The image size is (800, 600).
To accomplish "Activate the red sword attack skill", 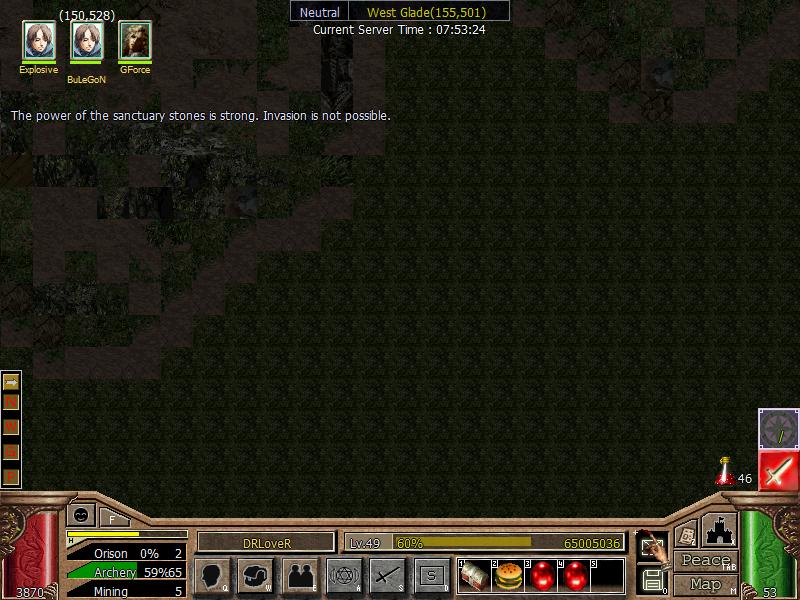I will point(779,471).
